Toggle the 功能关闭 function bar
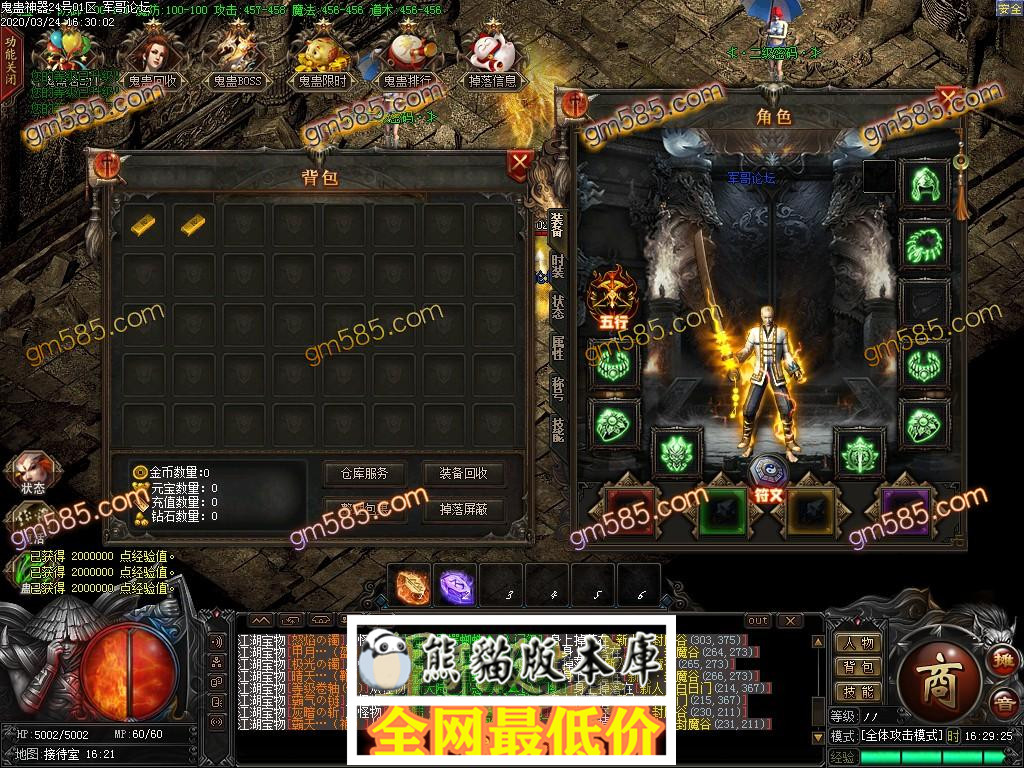 tap(11, 60)
